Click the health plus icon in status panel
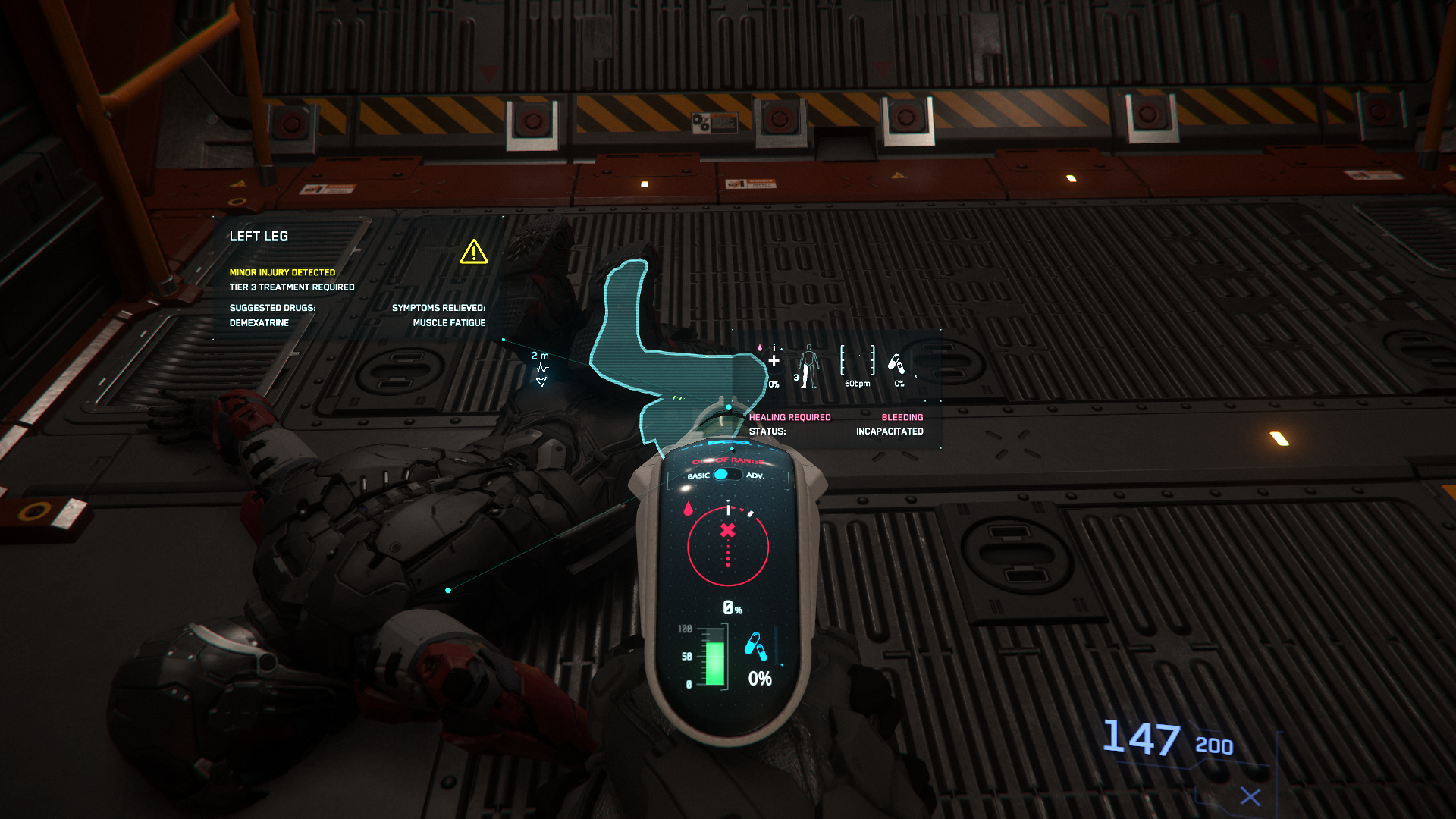The image size is (1456, 819). (x=773, y=361)
